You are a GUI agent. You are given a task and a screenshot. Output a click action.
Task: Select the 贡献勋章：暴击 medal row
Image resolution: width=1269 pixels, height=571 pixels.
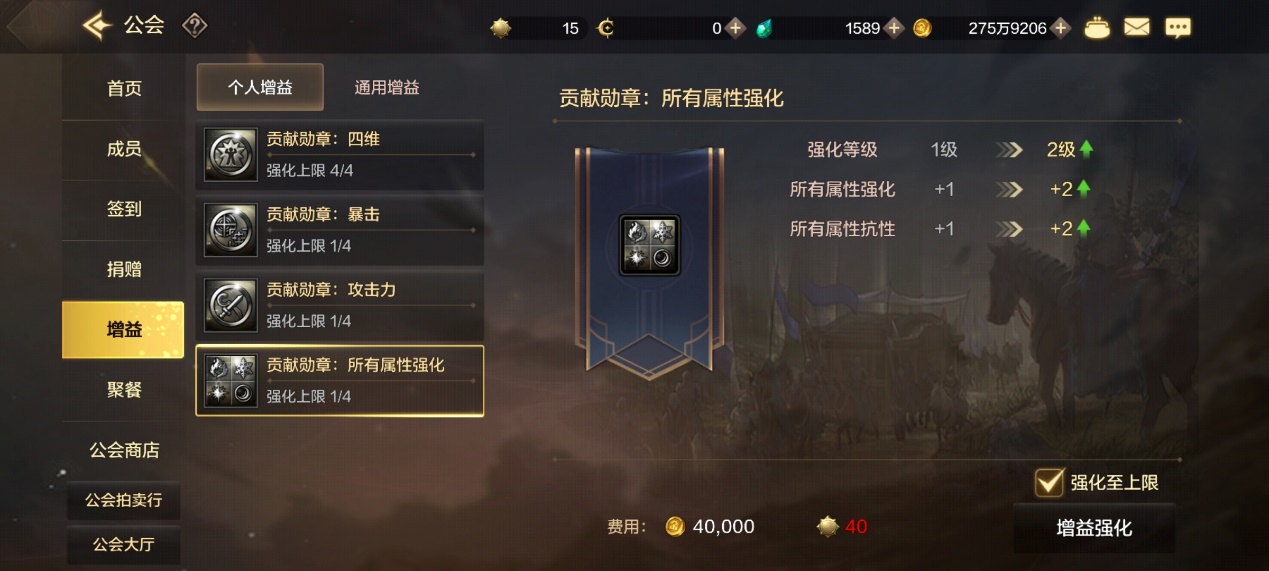[340, 230]
